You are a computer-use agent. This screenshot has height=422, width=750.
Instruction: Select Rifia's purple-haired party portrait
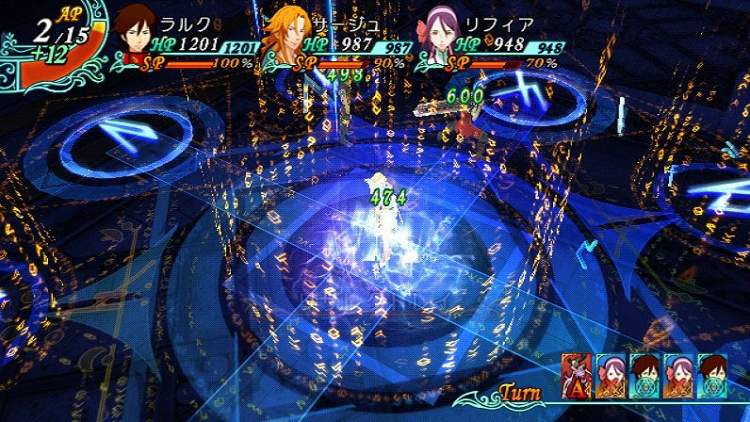tap(441, 32)
